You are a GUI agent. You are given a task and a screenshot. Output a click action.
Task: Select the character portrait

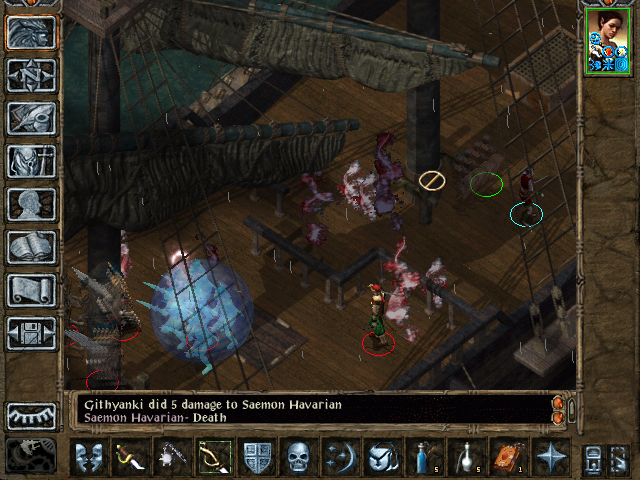click(608, 40)
